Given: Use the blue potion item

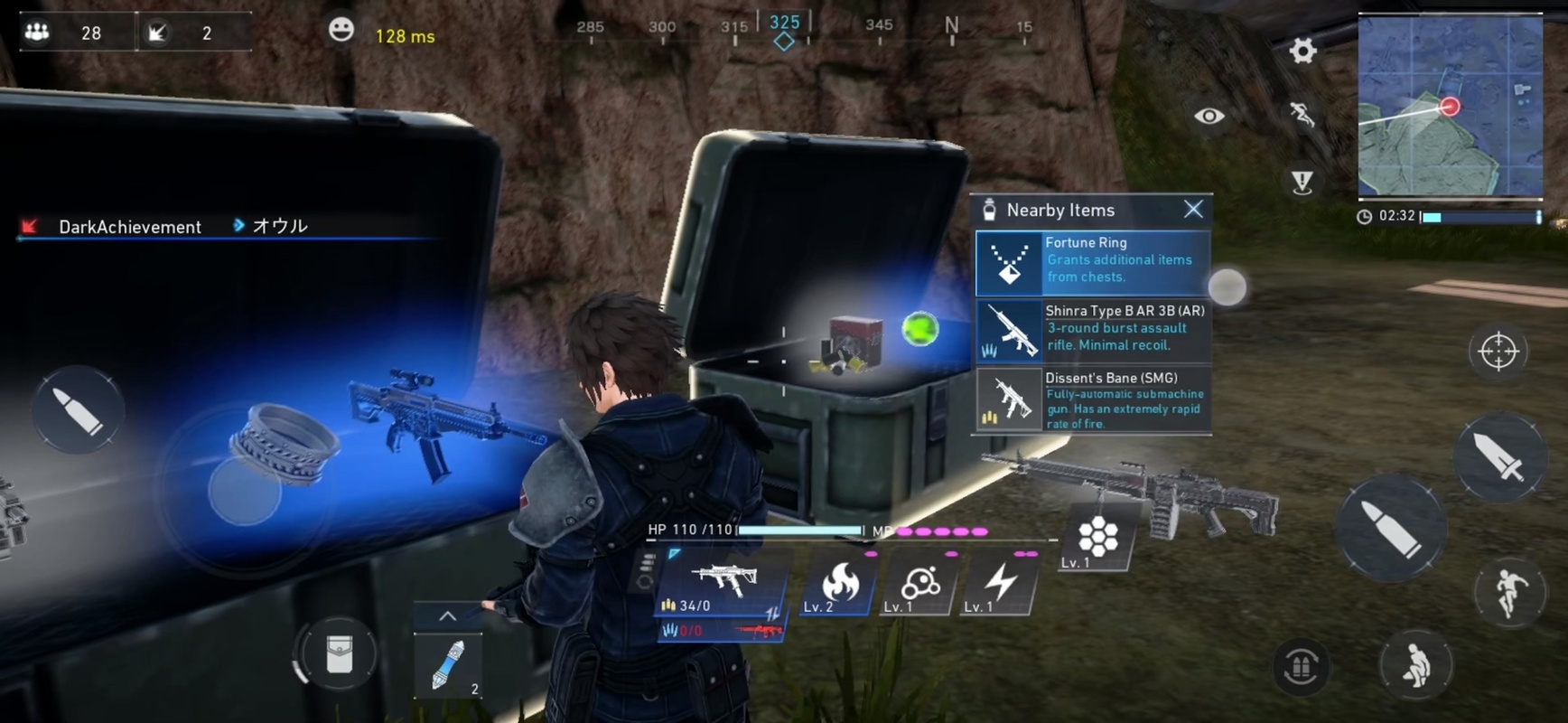Looking at the screenshot, I should click(447, 666).
